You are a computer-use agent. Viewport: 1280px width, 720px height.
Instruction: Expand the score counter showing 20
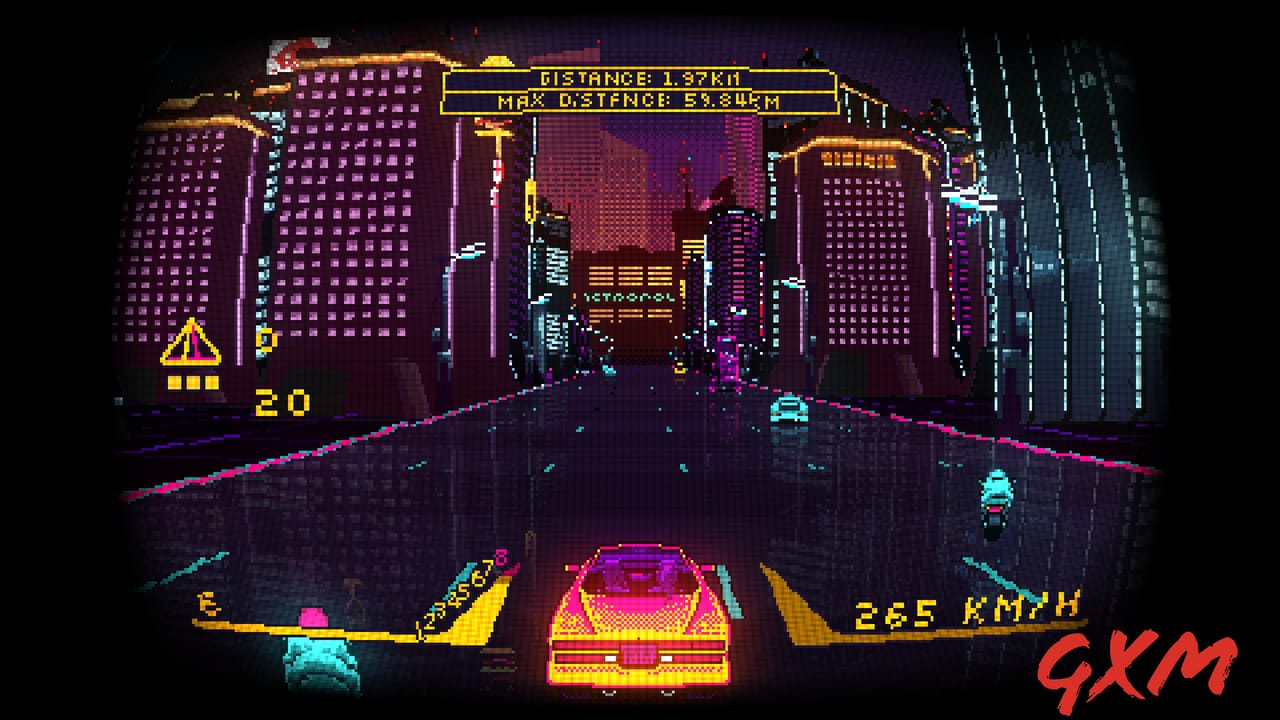282,401
